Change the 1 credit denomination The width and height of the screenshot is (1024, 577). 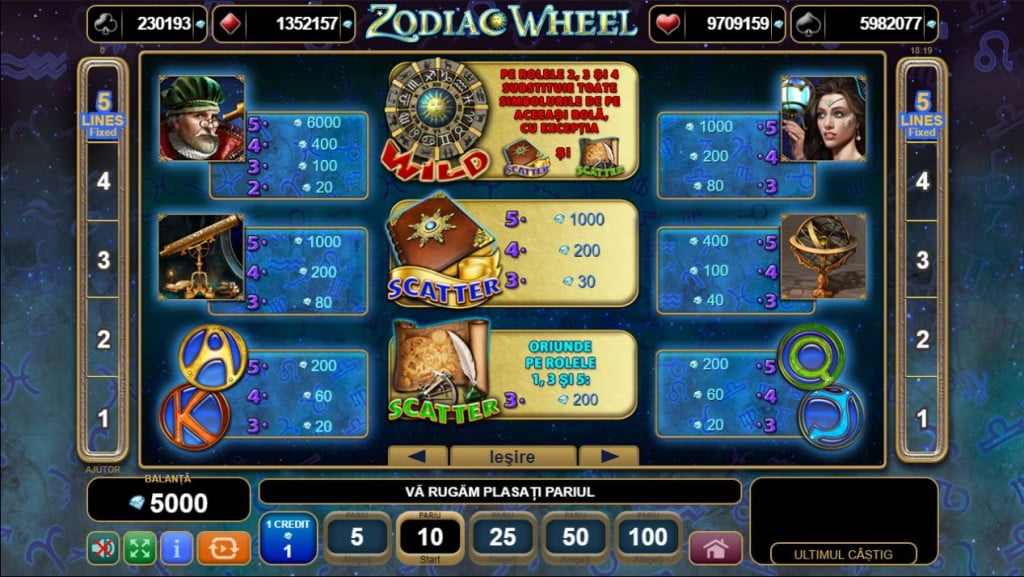[288, 540]
